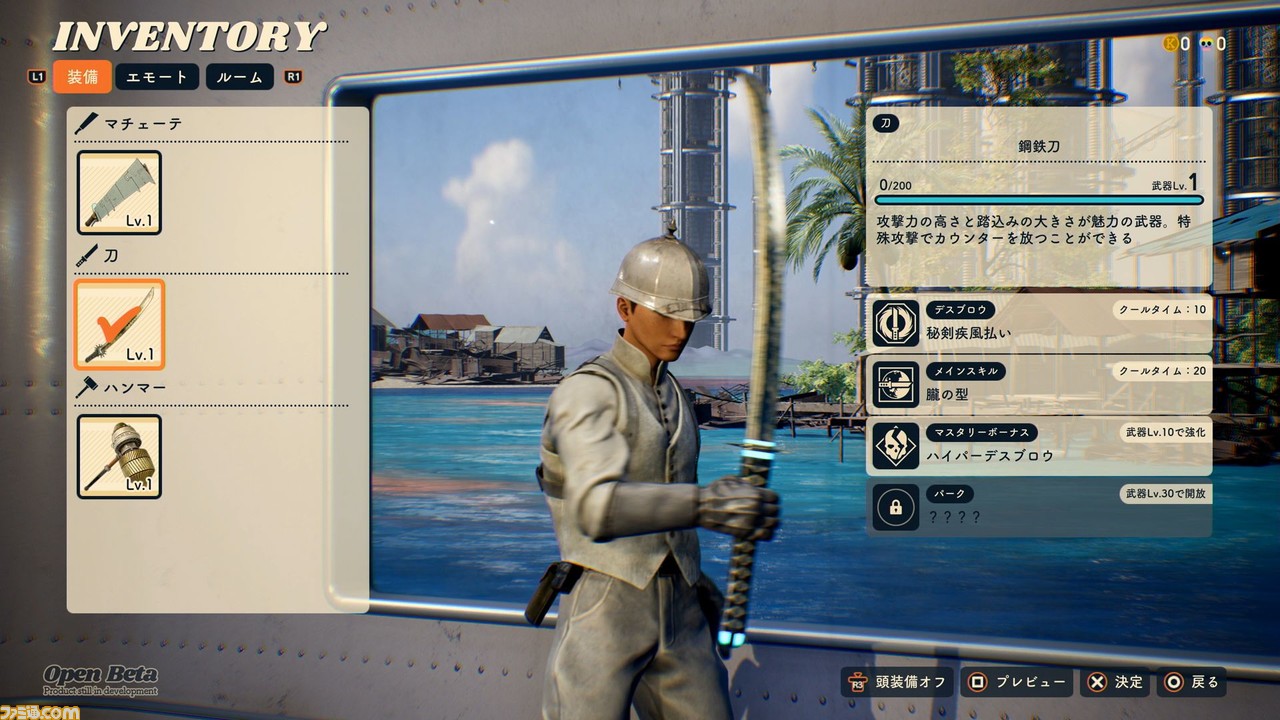The height and width of the screenshot is (720, 1280).
Task: Switch to the ルーム tab
Action: [239, 77]
